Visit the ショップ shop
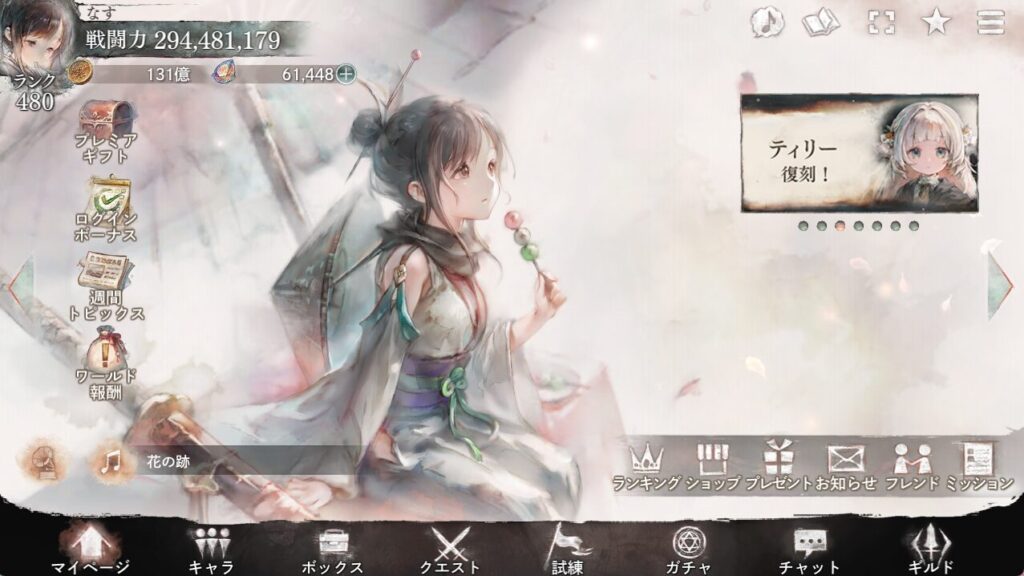The image size is (1024, 576). [712, 466]
